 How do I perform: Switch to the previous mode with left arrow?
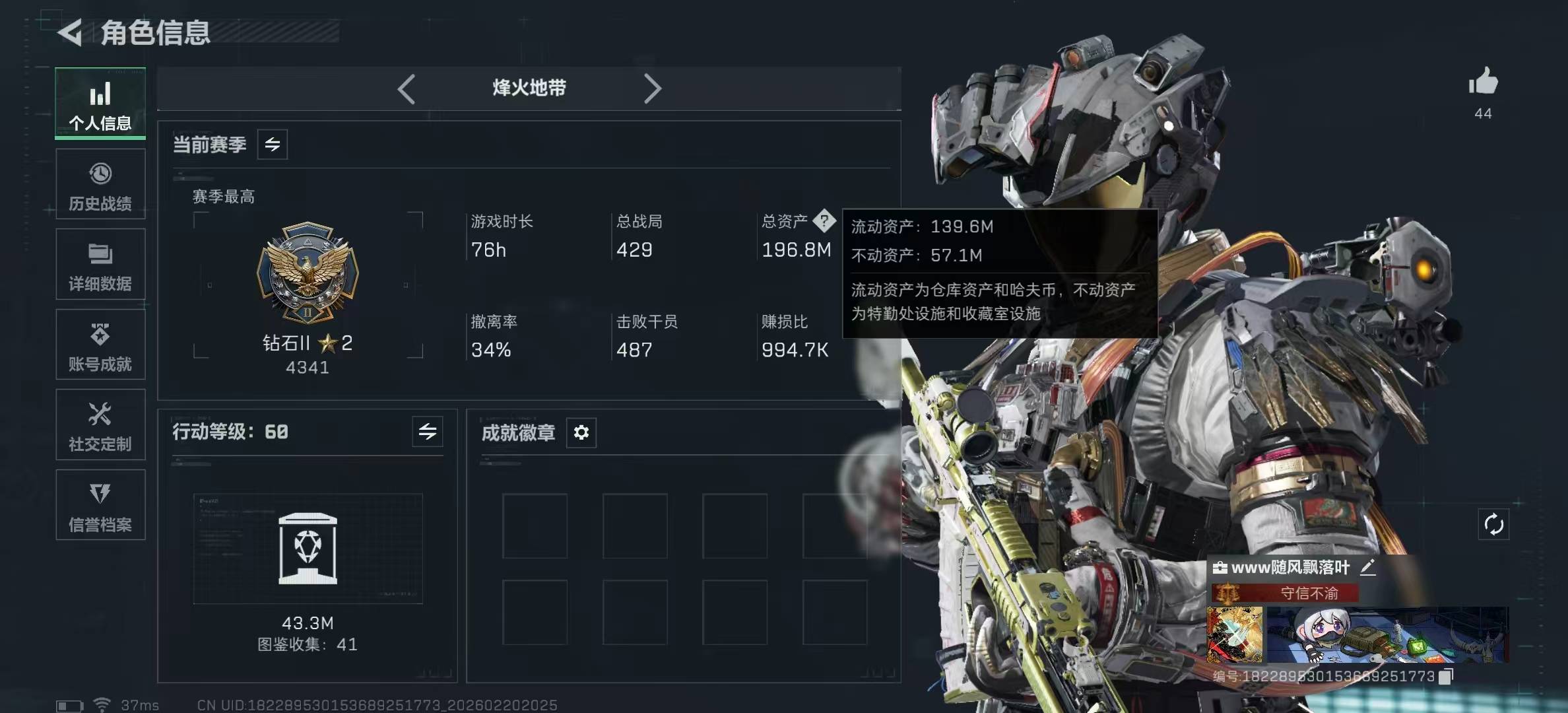(407, 88)
